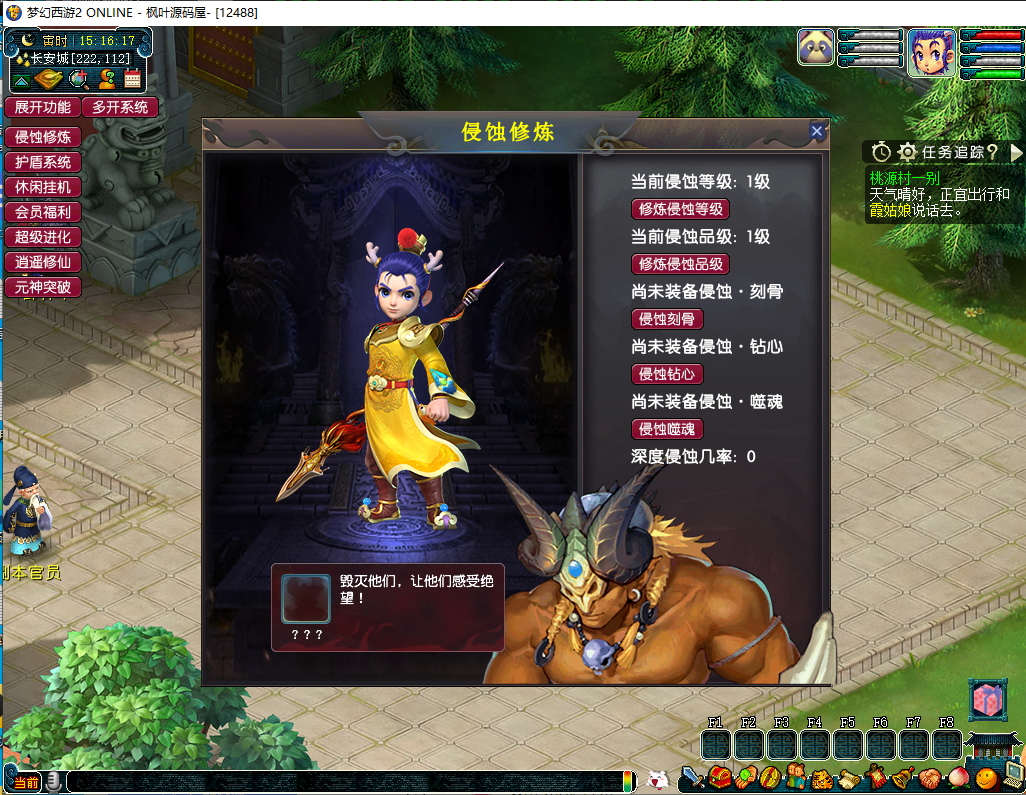Open the calendar icon under the location

(132, 80)
